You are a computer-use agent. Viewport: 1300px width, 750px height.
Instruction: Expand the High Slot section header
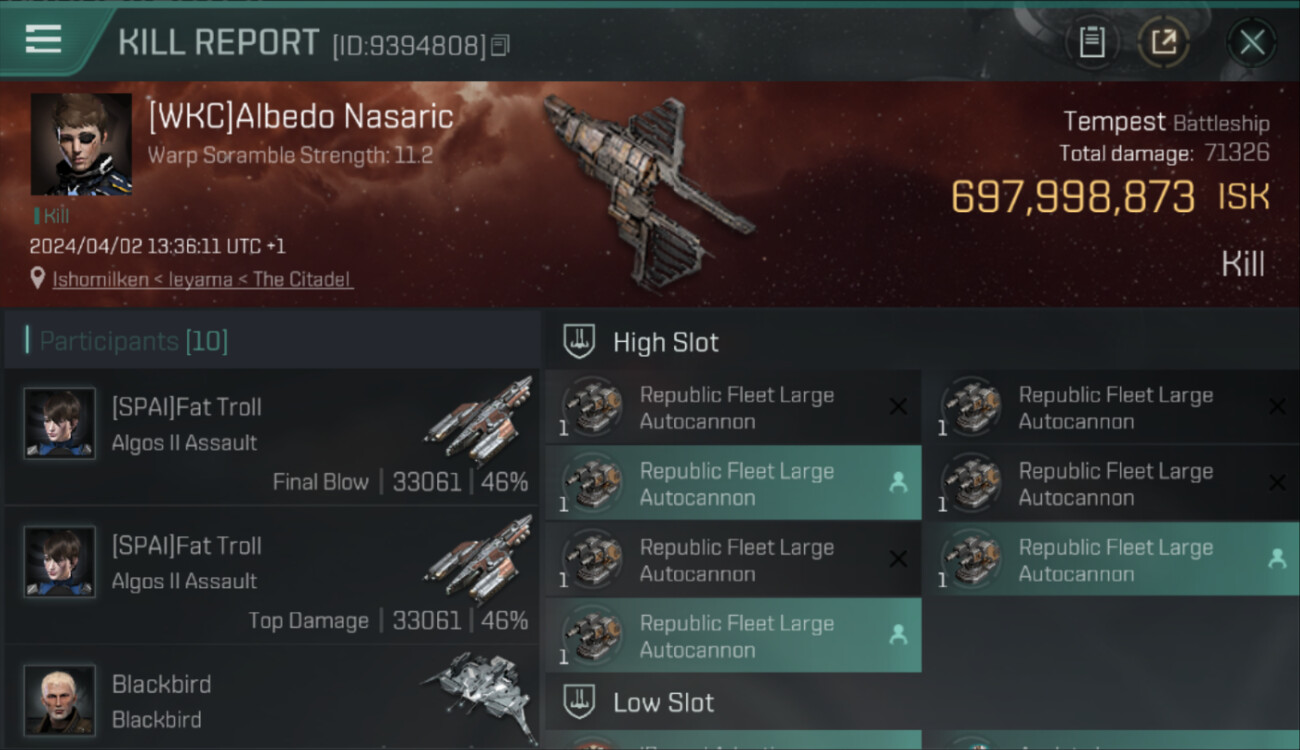click(666, 342)
